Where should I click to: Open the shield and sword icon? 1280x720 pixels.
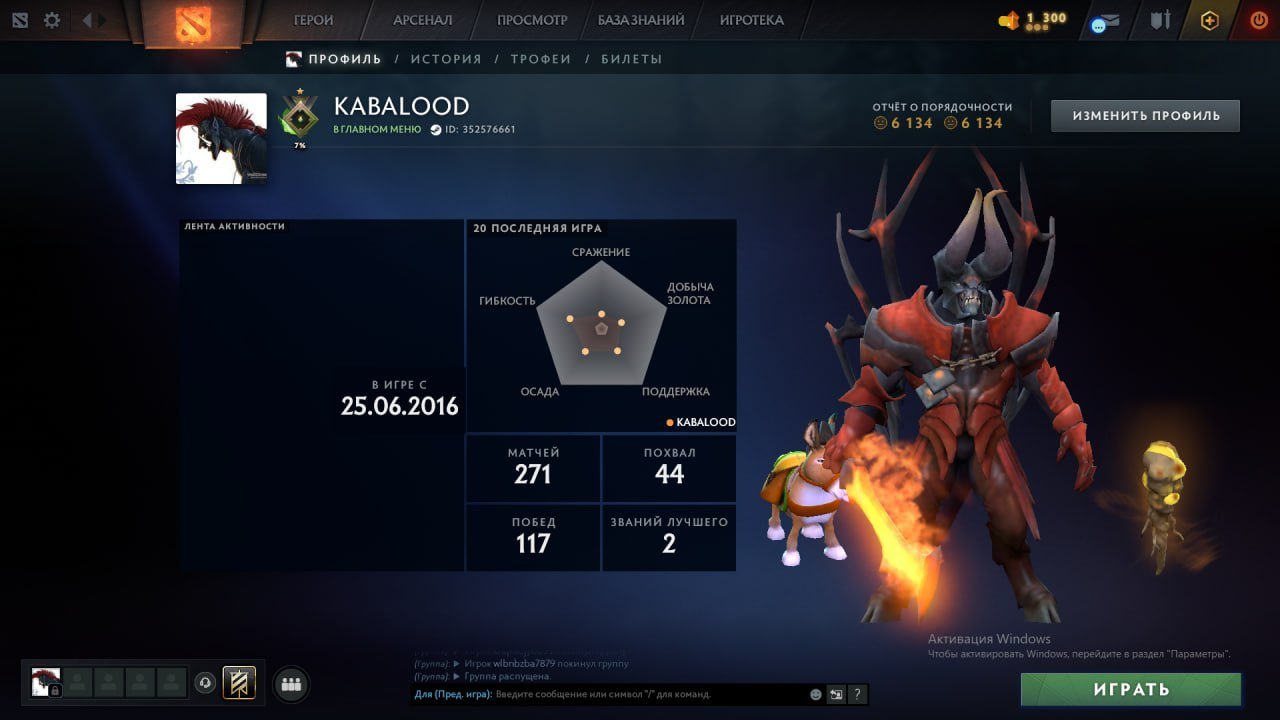[1160, 20]
